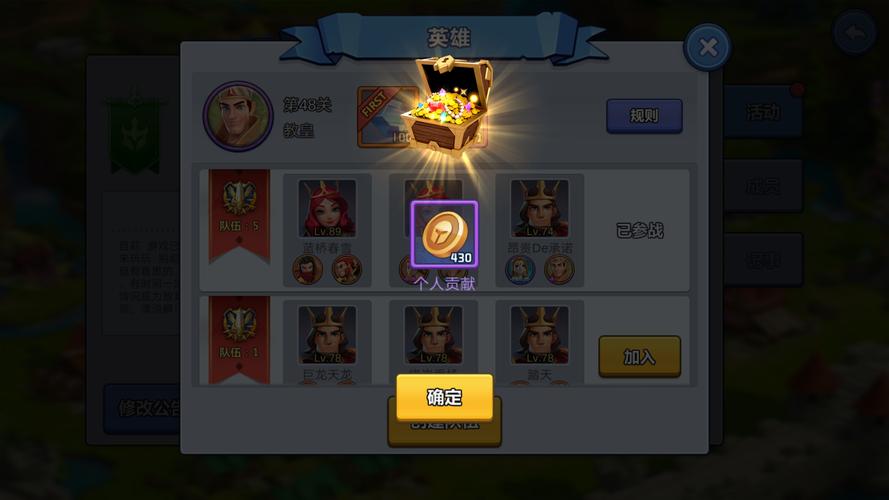
Task: Open the 活动 activity tab
Action: (762, 112)
